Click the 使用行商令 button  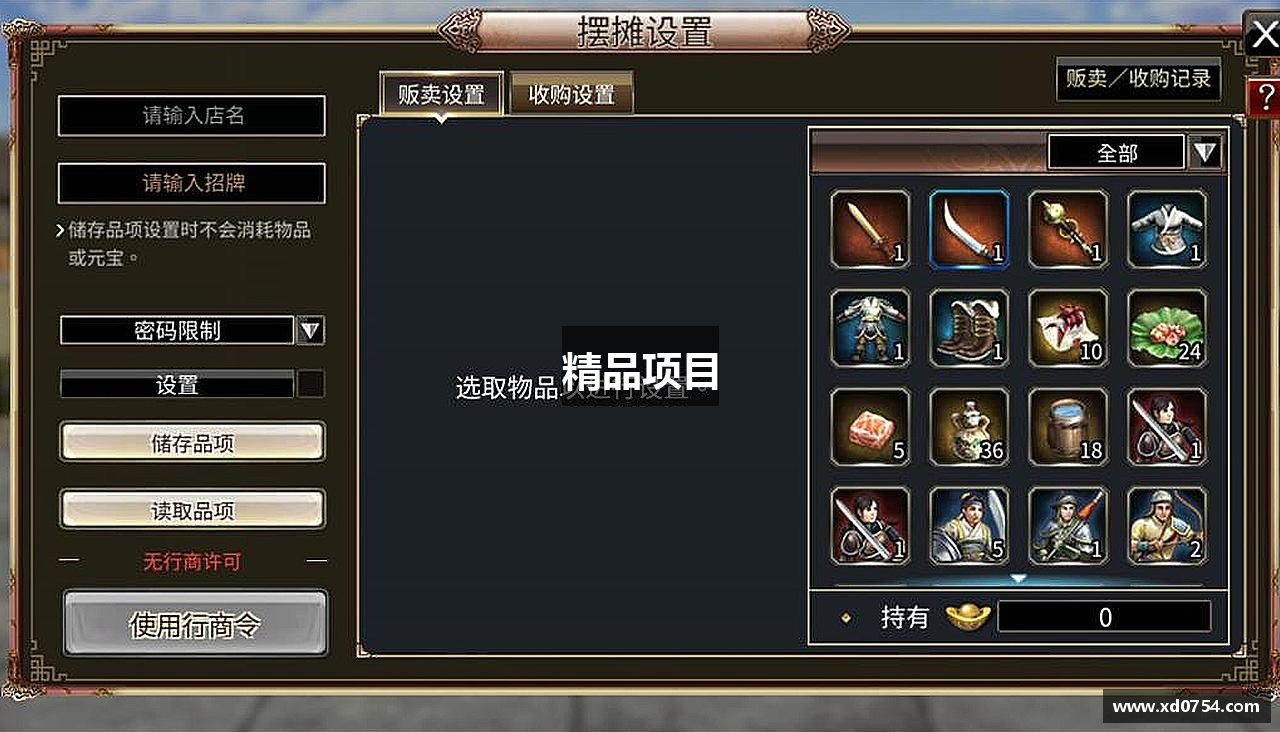(x=195, y=622)
